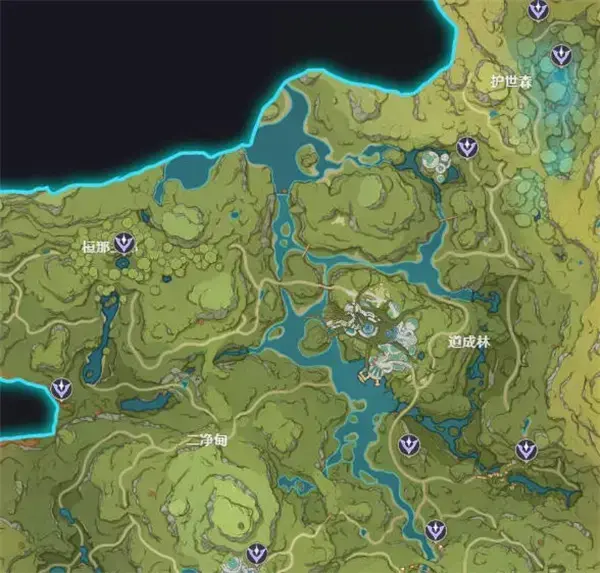Click the waypoint next to the northern lakeside village
This screenshot has width=600, height=573.
[466, 148]
